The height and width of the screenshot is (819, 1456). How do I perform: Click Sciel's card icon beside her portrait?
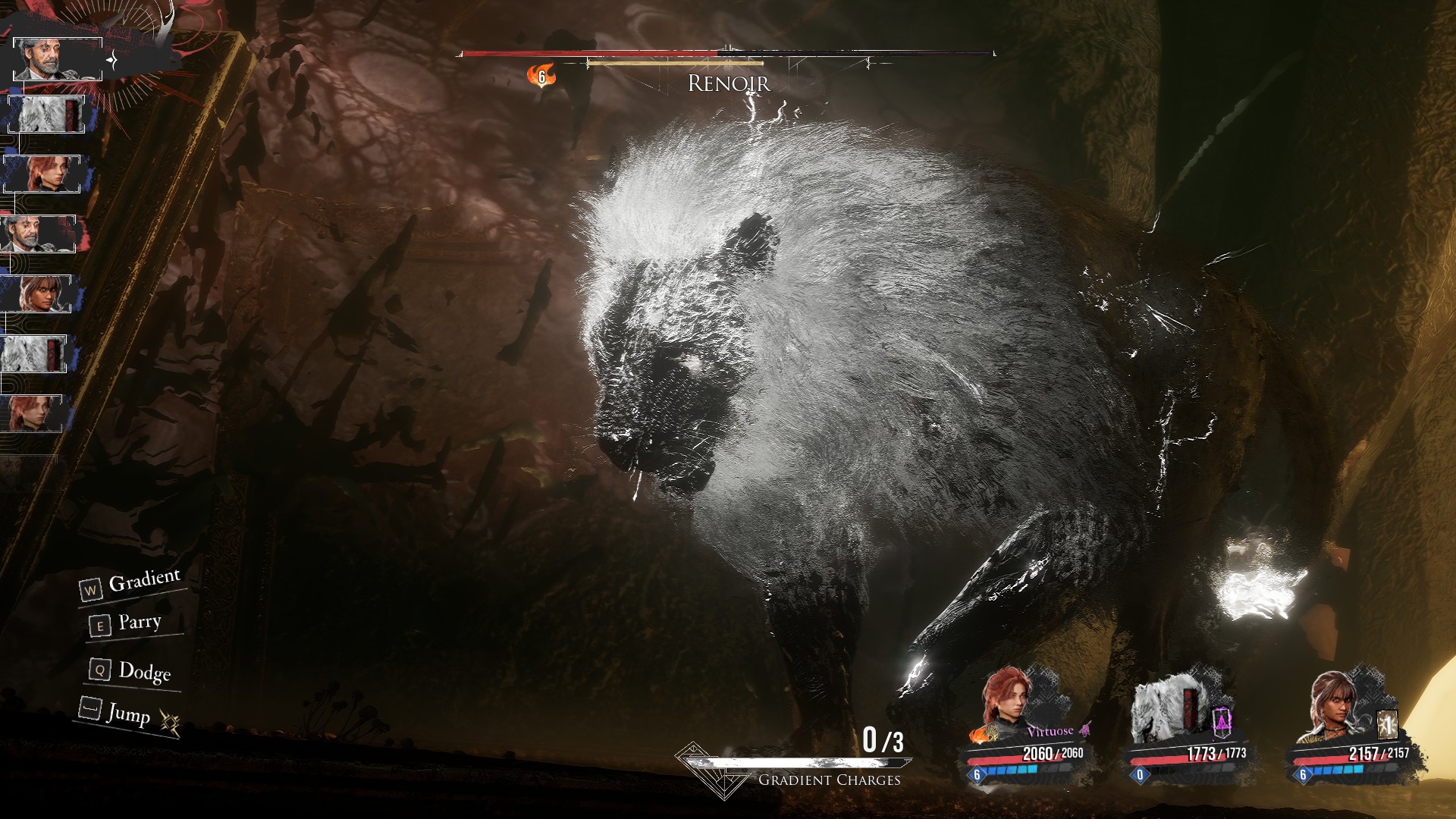click(1387, 725)
